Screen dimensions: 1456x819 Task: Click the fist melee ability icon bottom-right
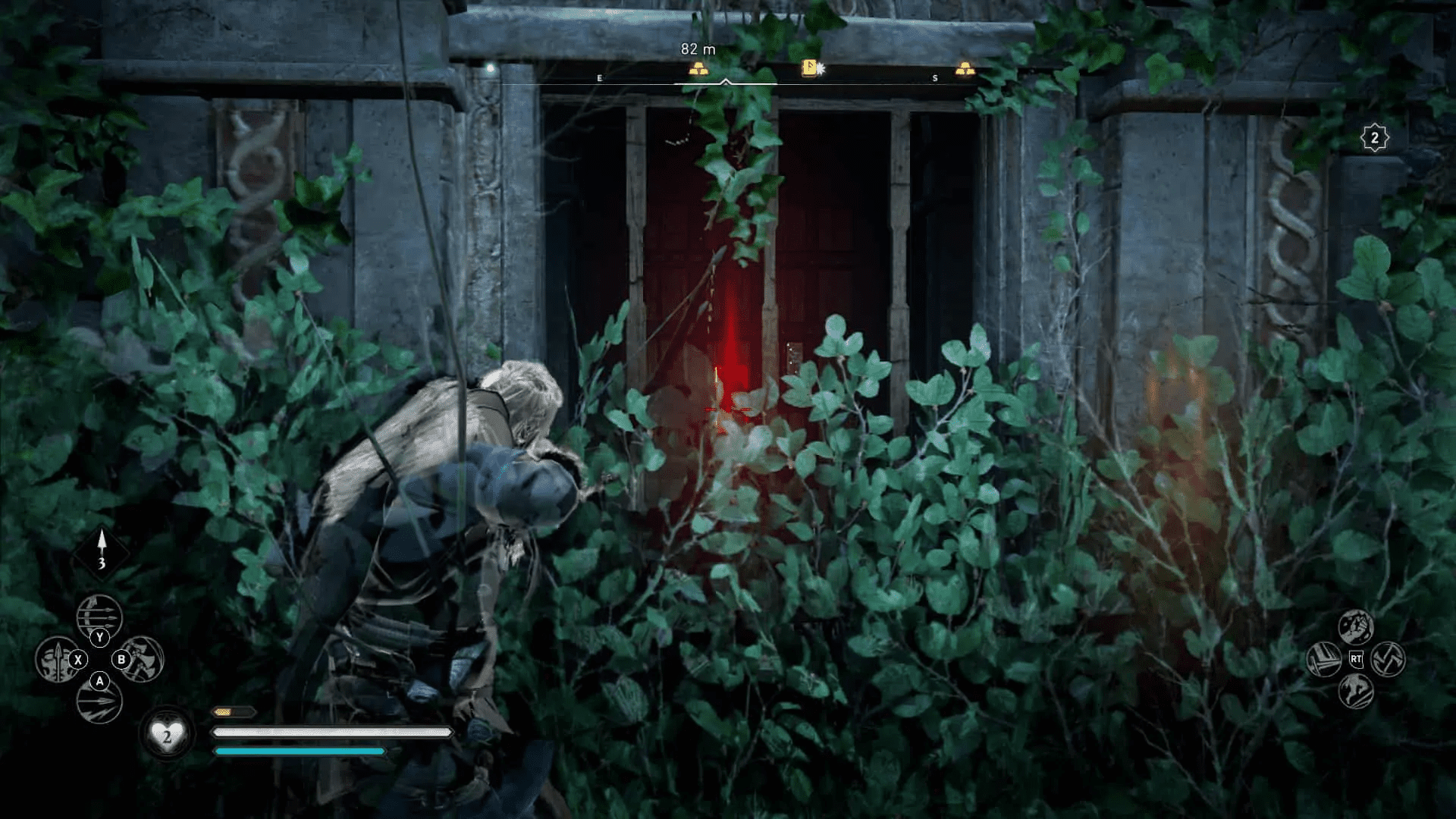[x=1357, y=626]
